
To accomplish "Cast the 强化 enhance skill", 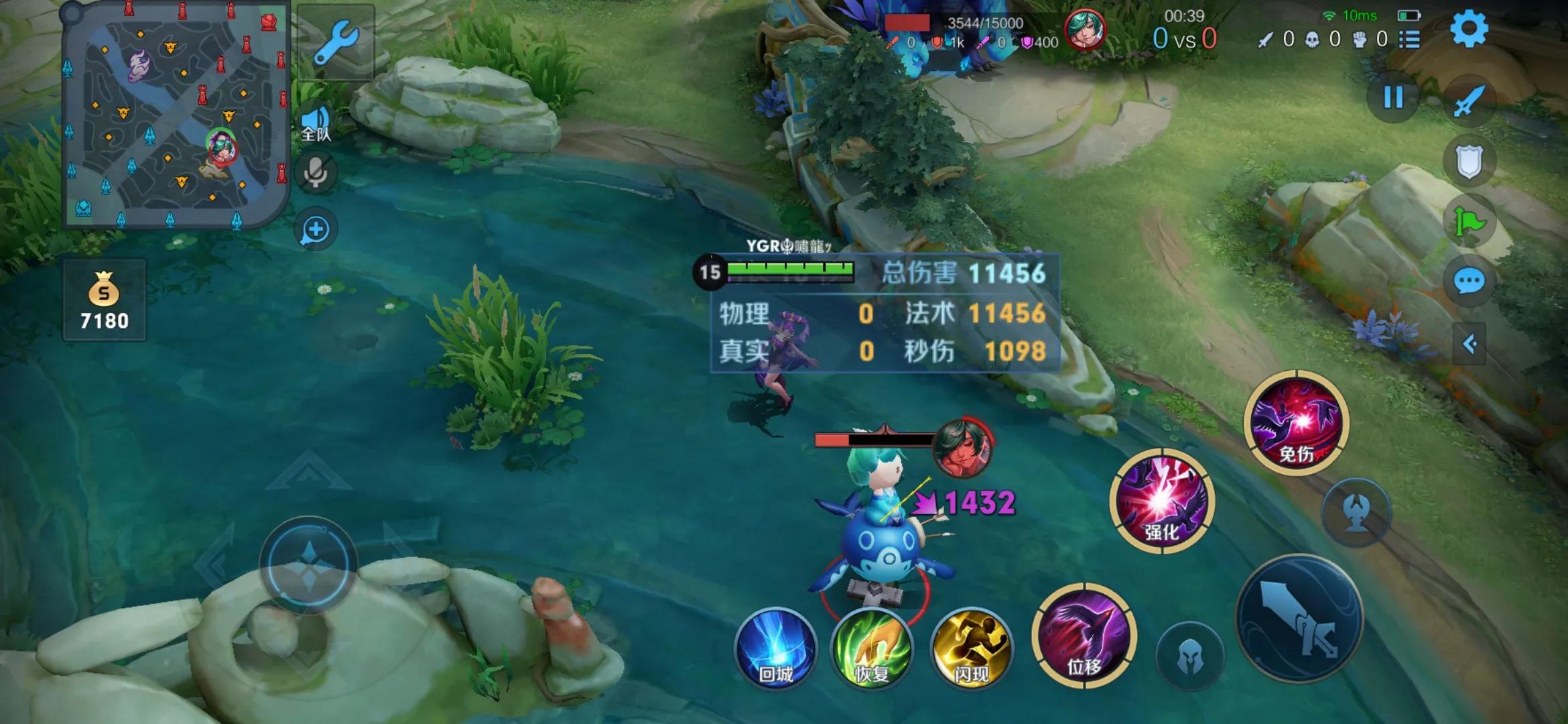I will point(1161,500).
